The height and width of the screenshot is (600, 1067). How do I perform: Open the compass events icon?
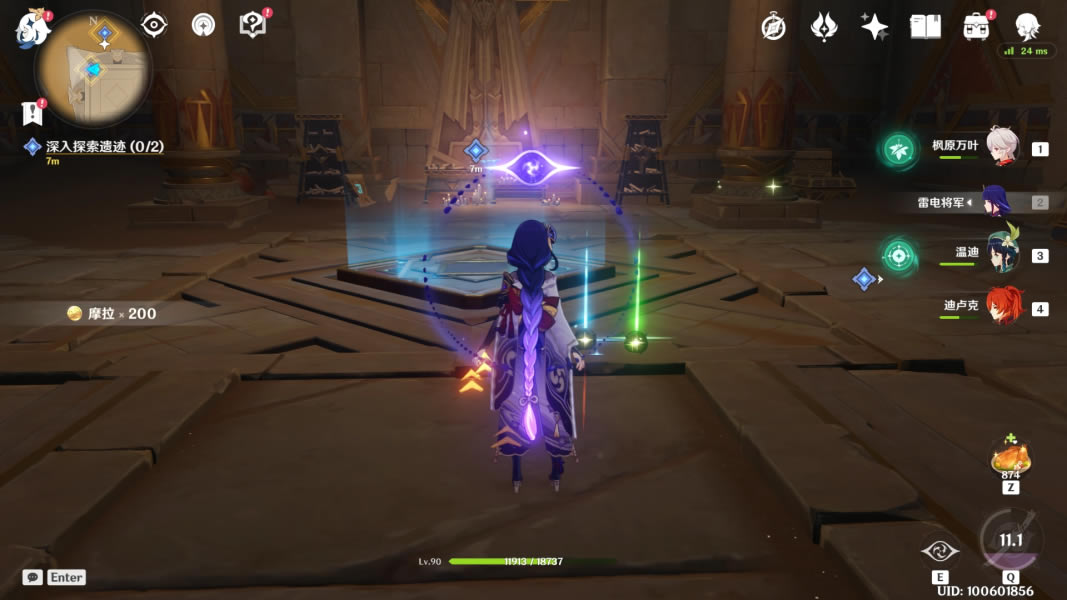773,27
